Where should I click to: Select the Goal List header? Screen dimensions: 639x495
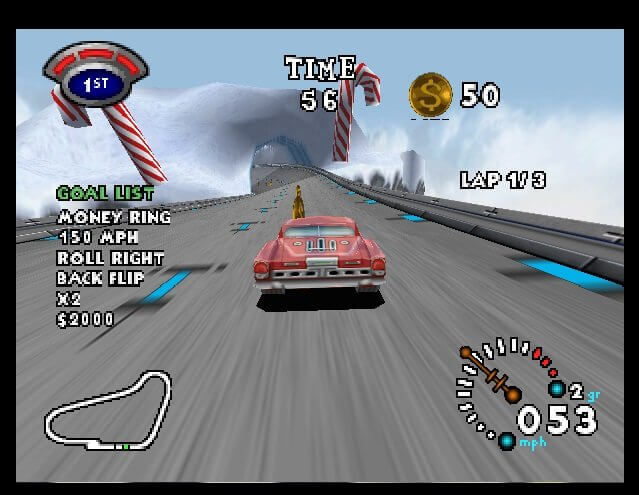(x=105, y=193)
